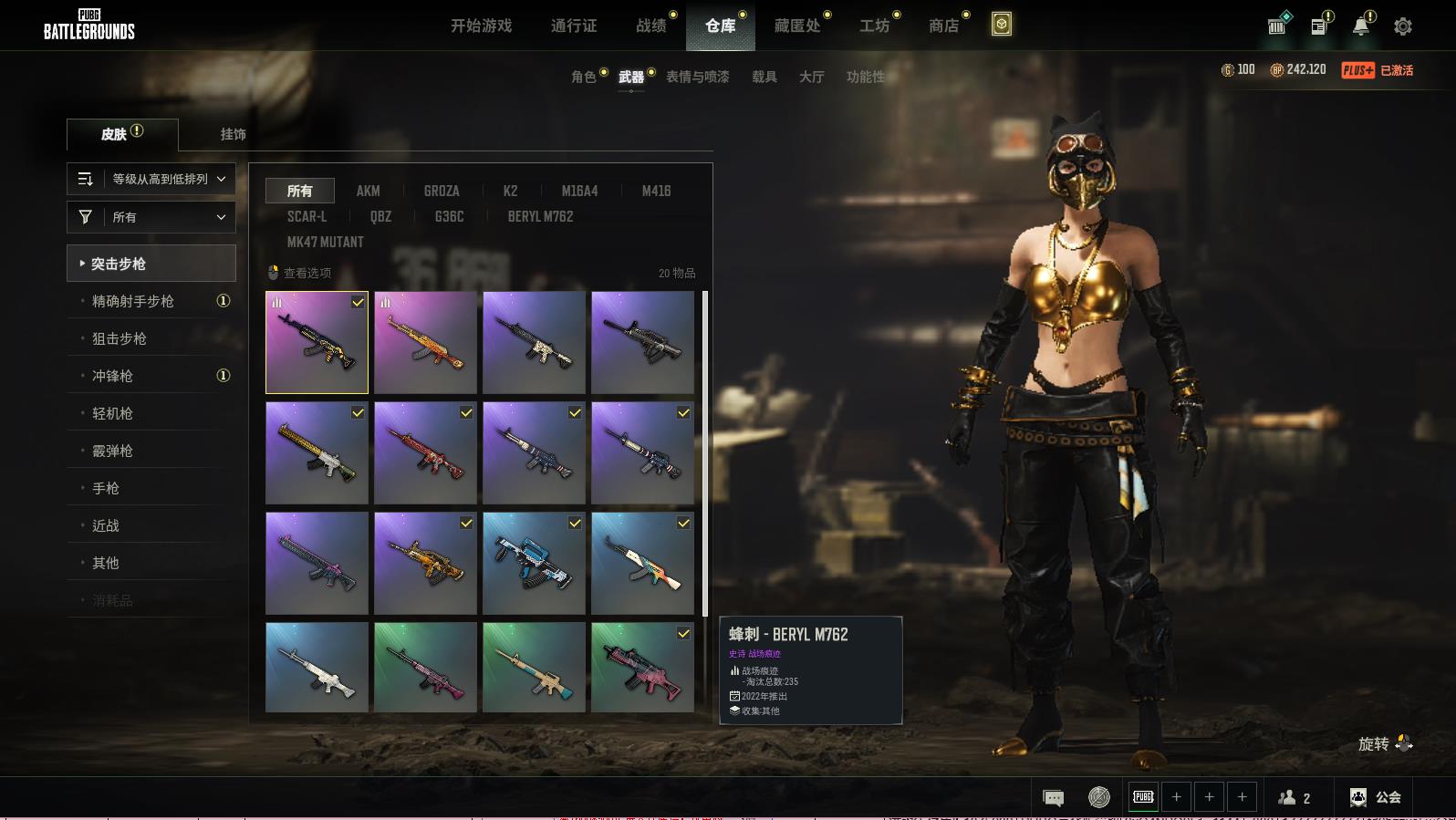Select the 霰弹枪 shotgun category
Screen dimensions: 1456x820
112,451
